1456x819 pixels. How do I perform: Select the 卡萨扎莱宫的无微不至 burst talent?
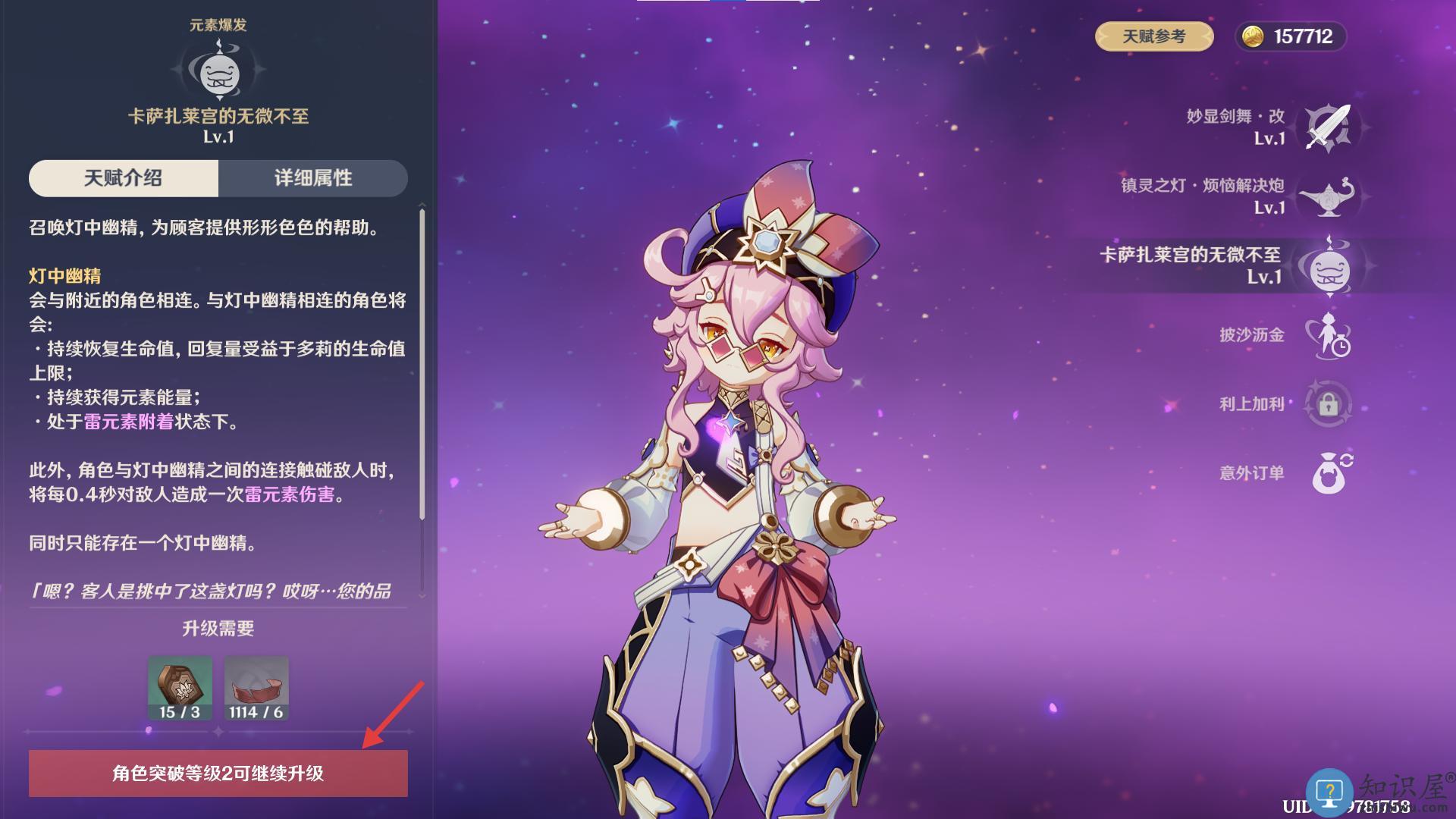(x=1328, y=266)
